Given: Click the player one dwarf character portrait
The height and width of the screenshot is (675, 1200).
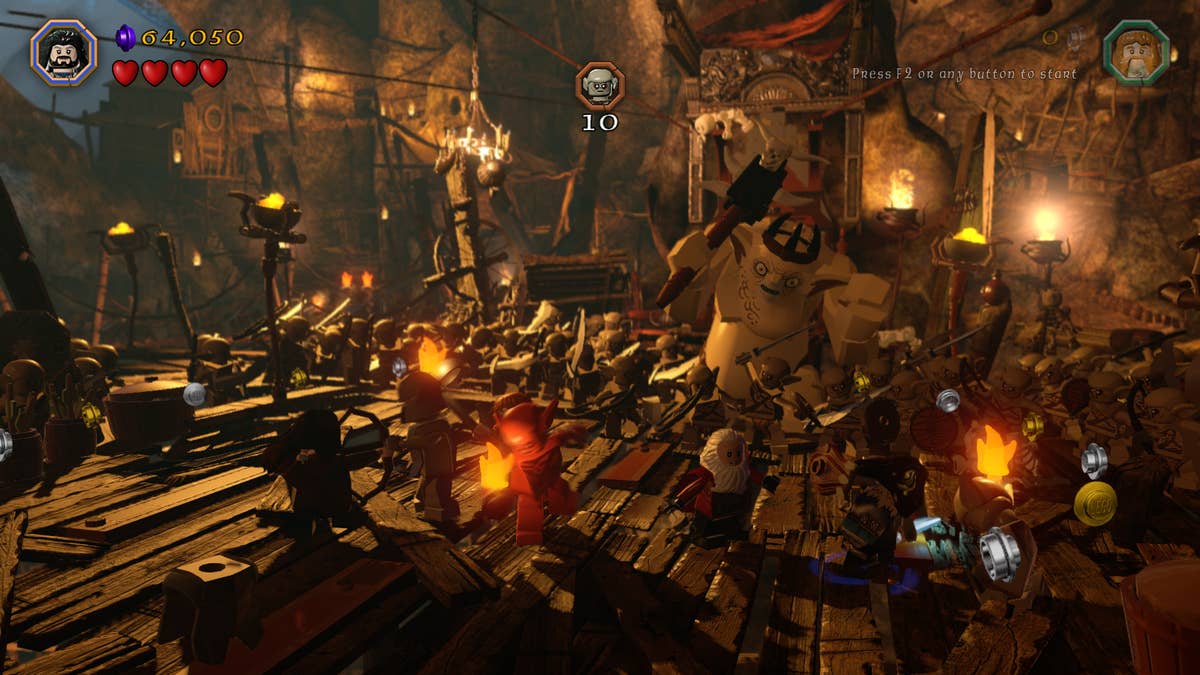Looking at the screenshot, I should click(63, 52).
